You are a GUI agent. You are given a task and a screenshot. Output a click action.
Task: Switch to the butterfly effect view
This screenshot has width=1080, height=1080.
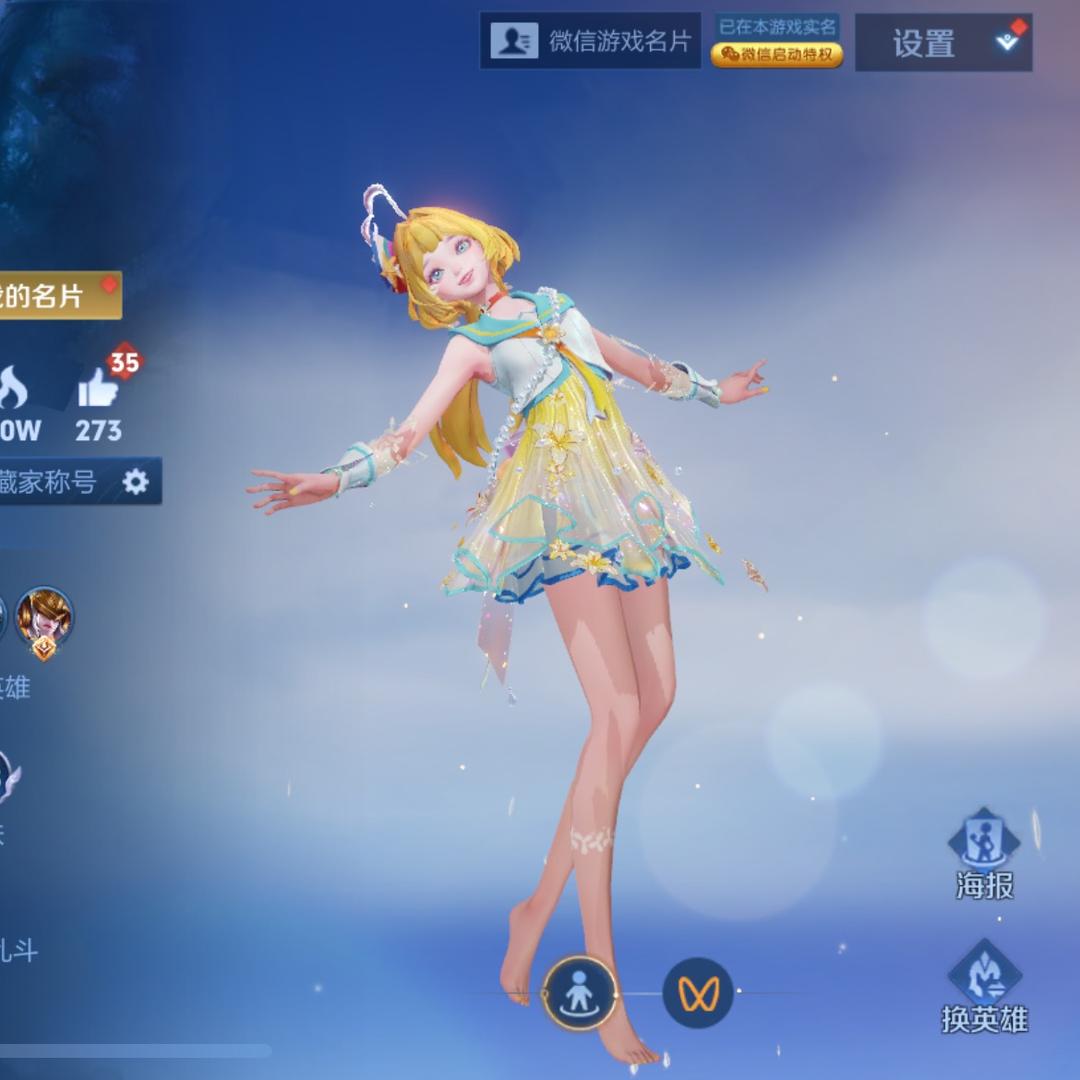pos(698,993)
